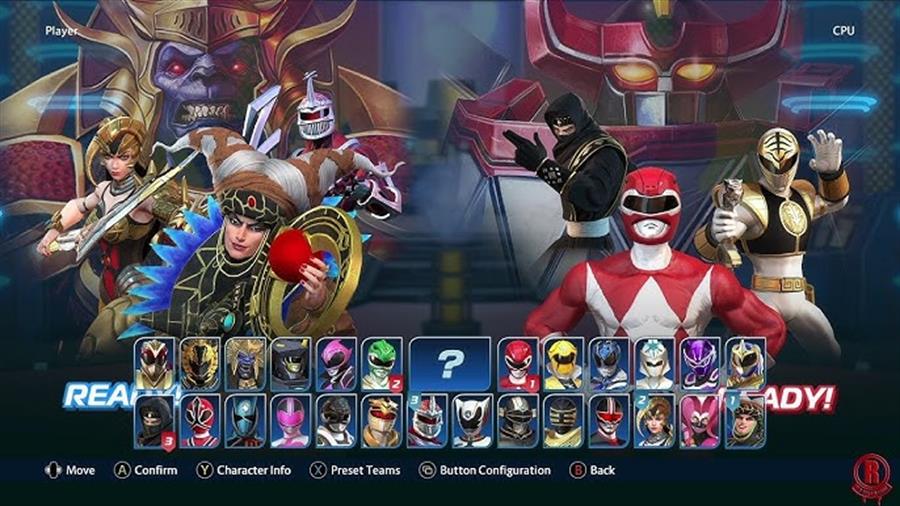
Task: Select the random question mark tile
Action: click(450, 363)
